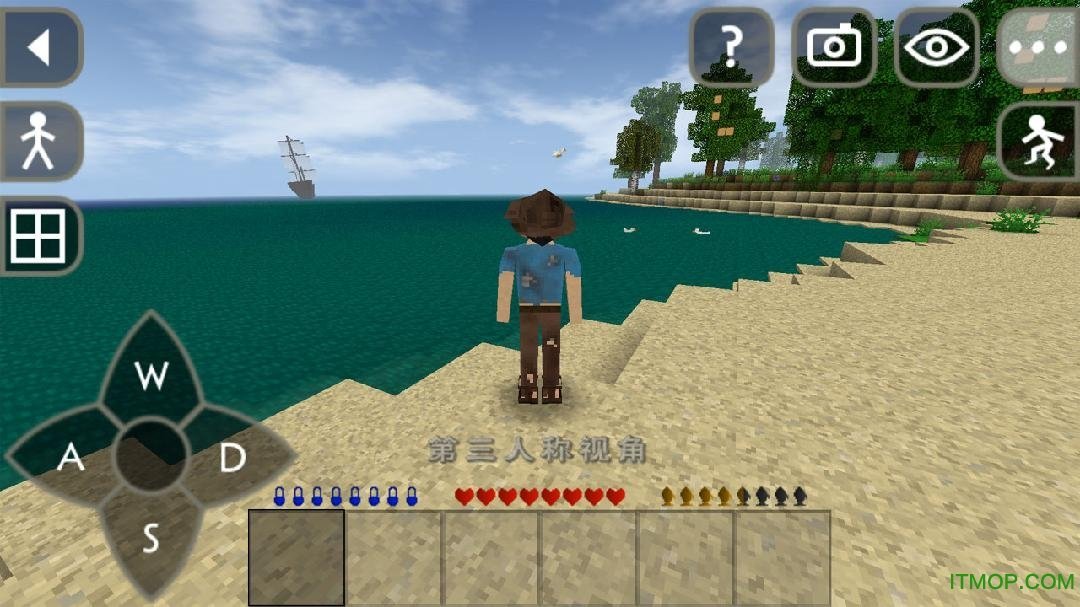Screen dimensions: 1080x607
Task: Show help with the question mark button
Action: coord(732,47)
